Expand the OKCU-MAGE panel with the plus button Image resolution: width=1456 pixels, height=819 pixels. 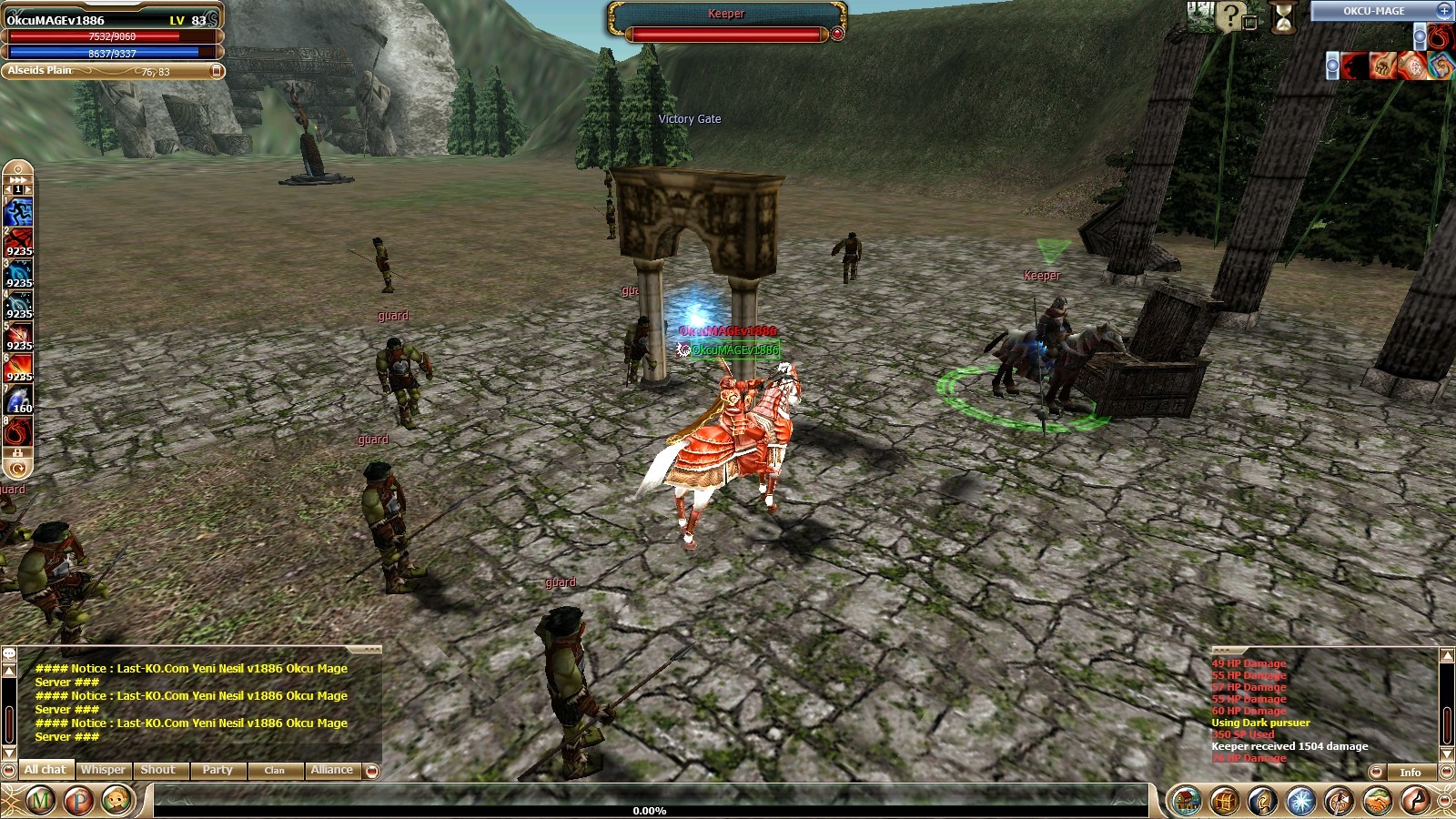pyautogui.click(x=1444, y=11)
